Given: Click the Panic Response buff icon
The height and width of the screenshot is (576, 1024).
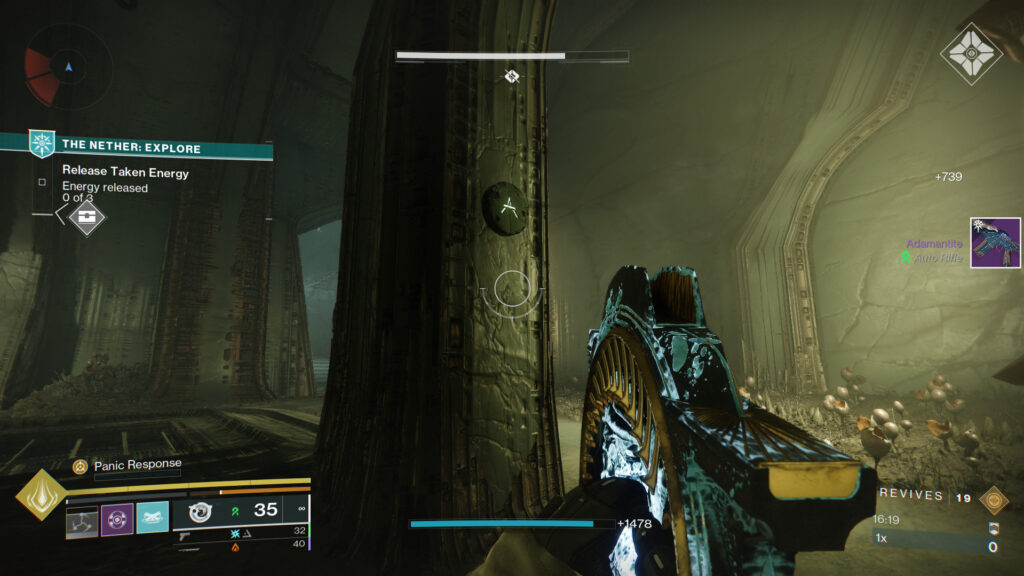Looking at the screenshot, I should (80, 466).
